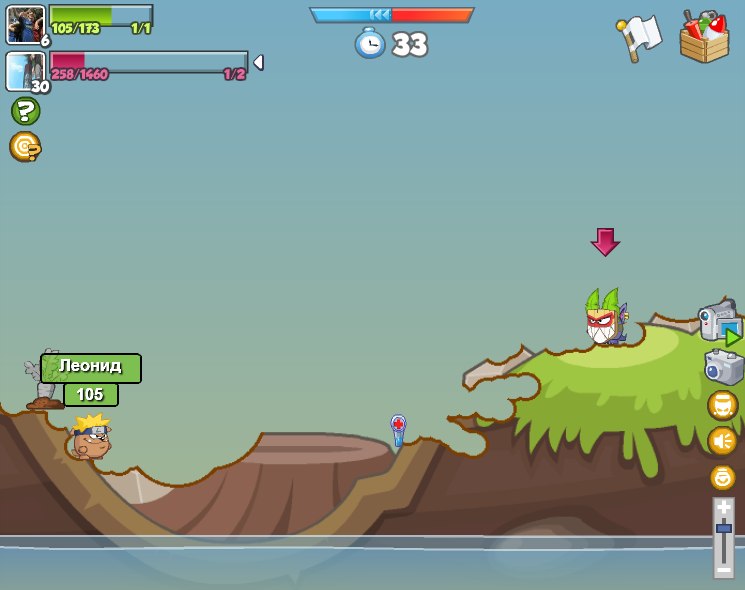Zoom in with the plus button
This screenshot has height=590, width=745.
(x=723, y=508)
